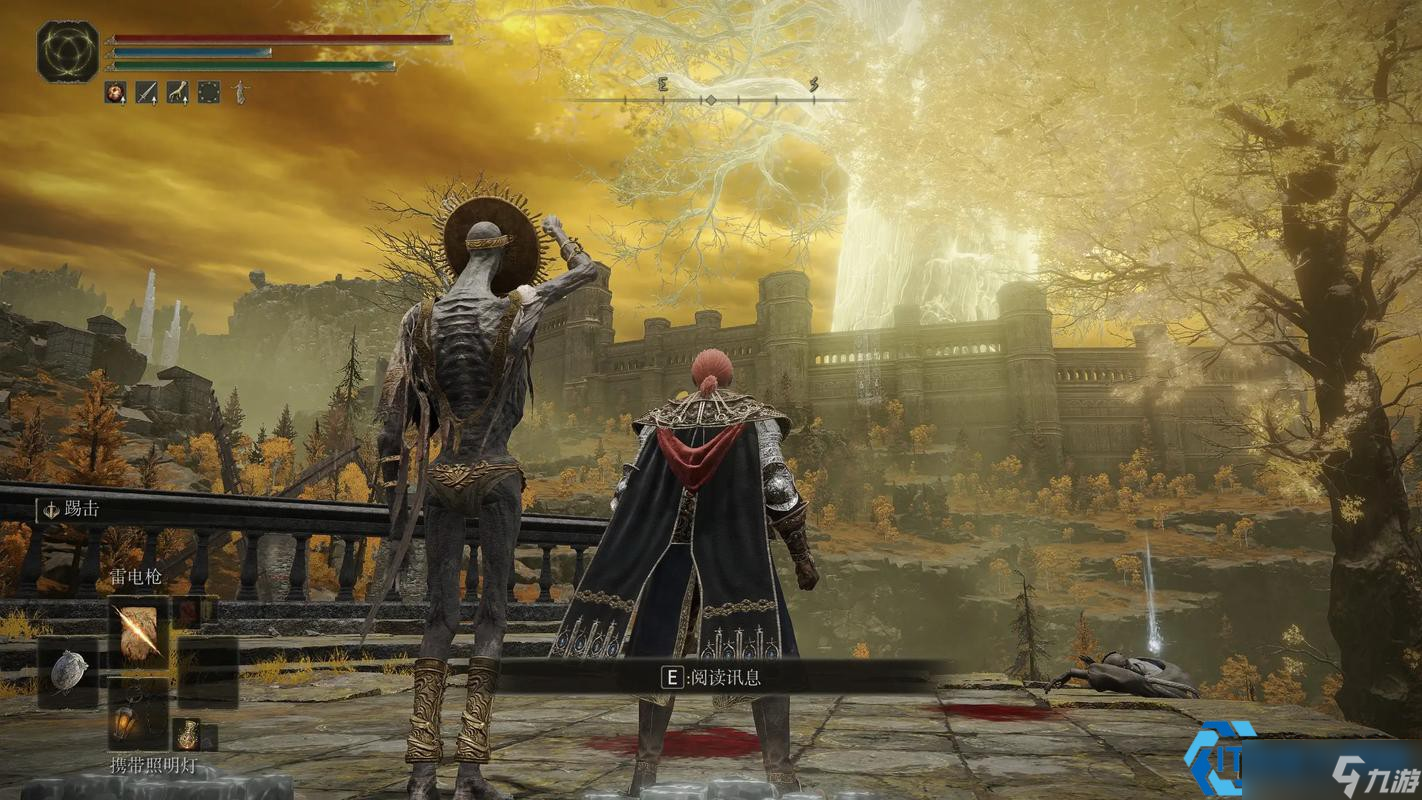
Task: Click the flaming orb buff status icon
Action: [x=116, y=93]
